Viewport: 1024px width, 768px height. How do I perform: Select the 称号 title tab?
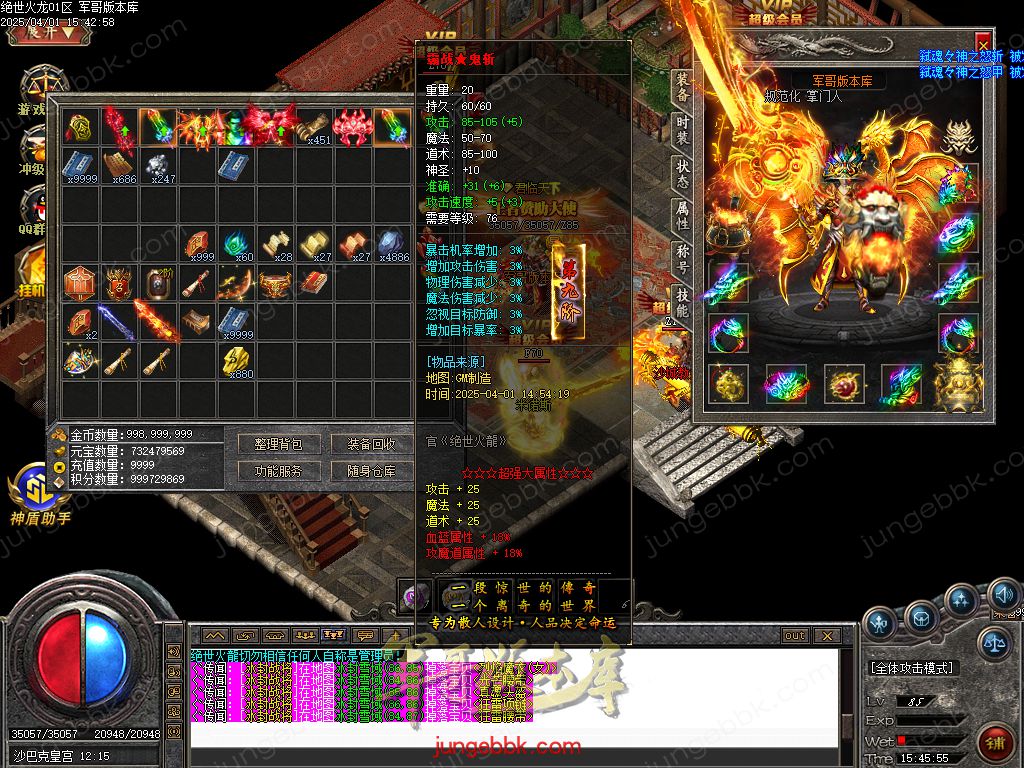(x=681, y=259)
